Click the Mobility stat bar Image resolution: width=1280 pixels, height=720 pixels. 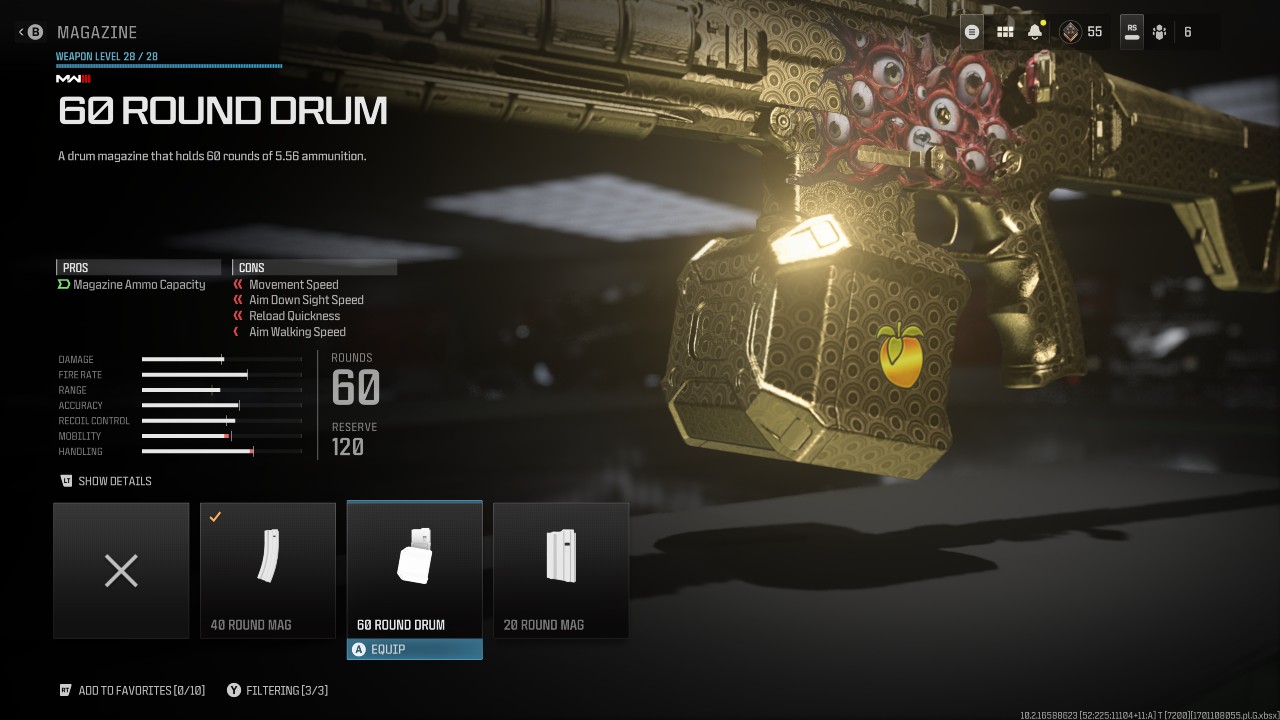point(222,436)
